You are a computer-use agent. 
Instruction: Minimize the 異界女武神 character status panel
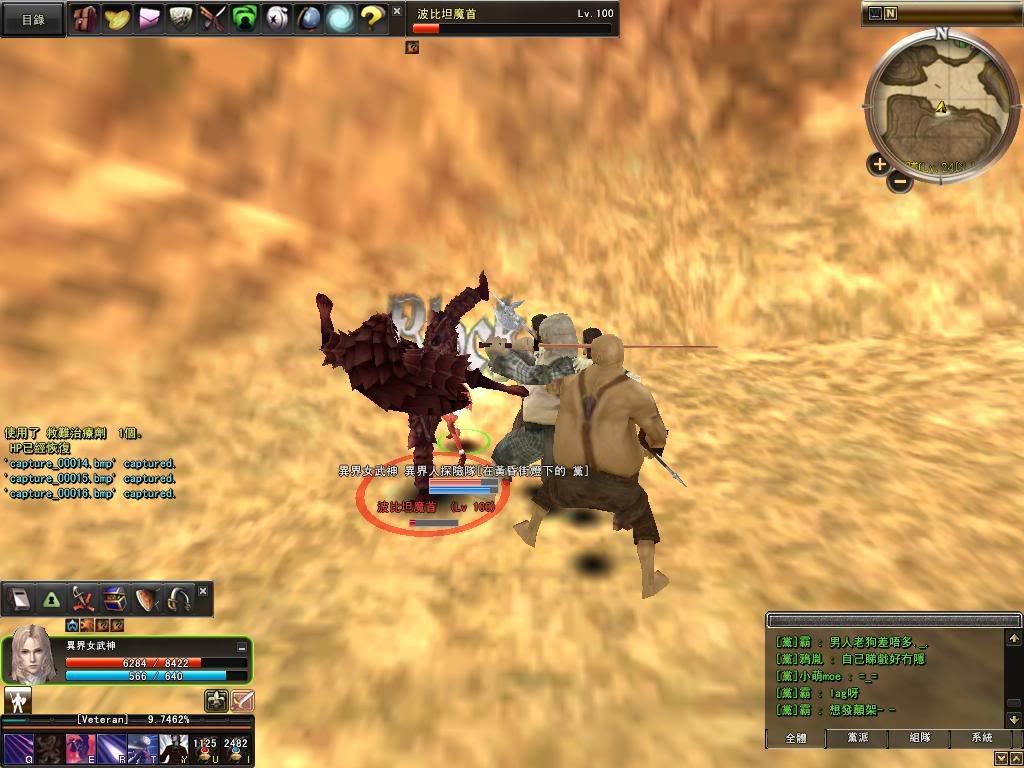click(241, 648)
